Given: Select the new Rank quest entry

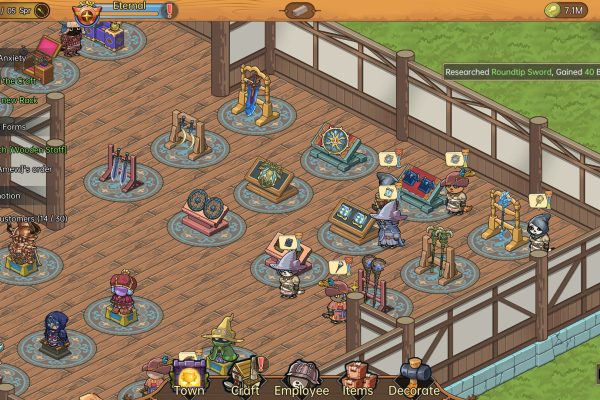Looking at the screenshot, I should pyautogui.click(x=20, y=98).
